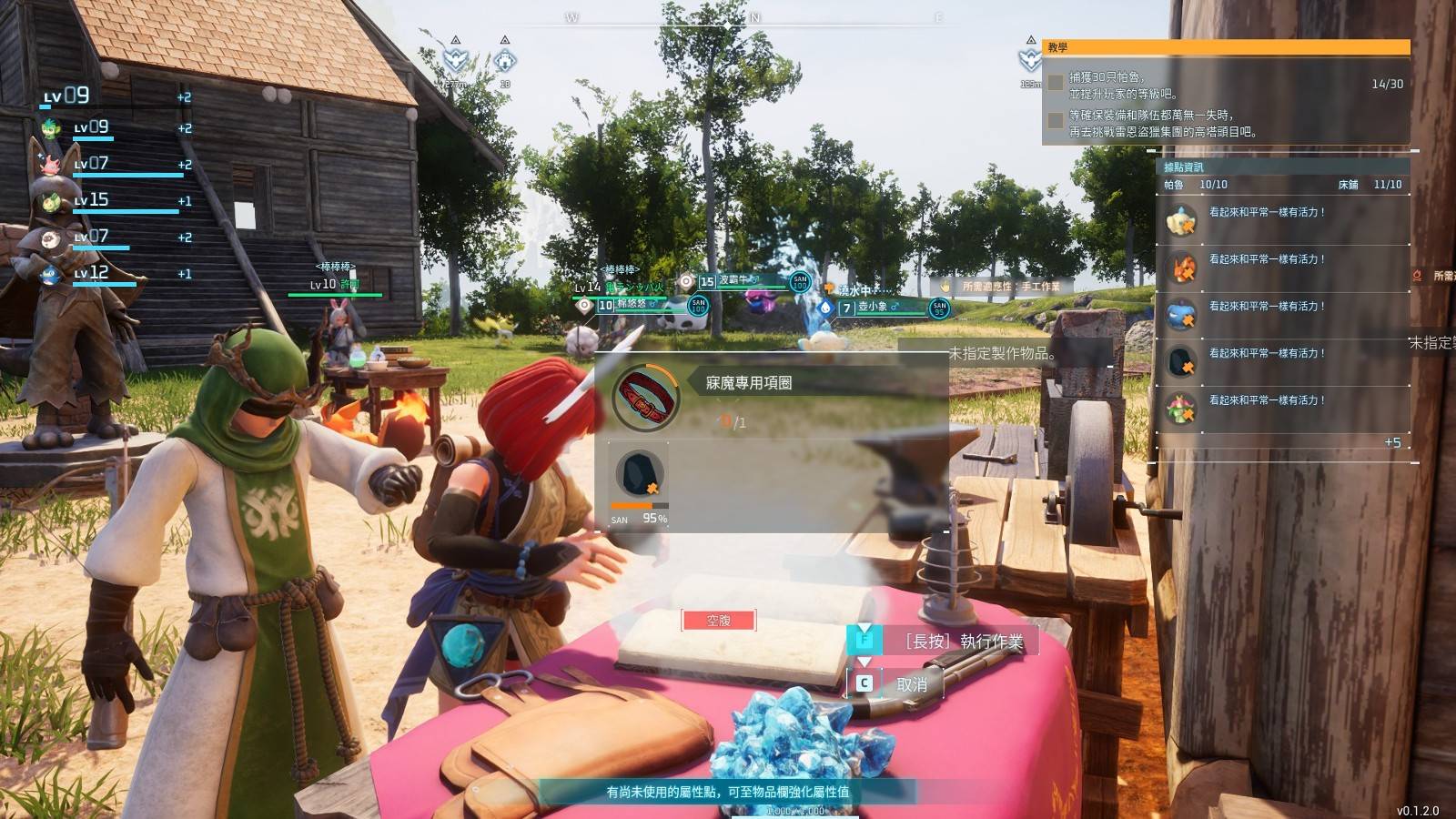Select the pink cat party pal icon
The image size is (1456, 819).
coord(51,165)
